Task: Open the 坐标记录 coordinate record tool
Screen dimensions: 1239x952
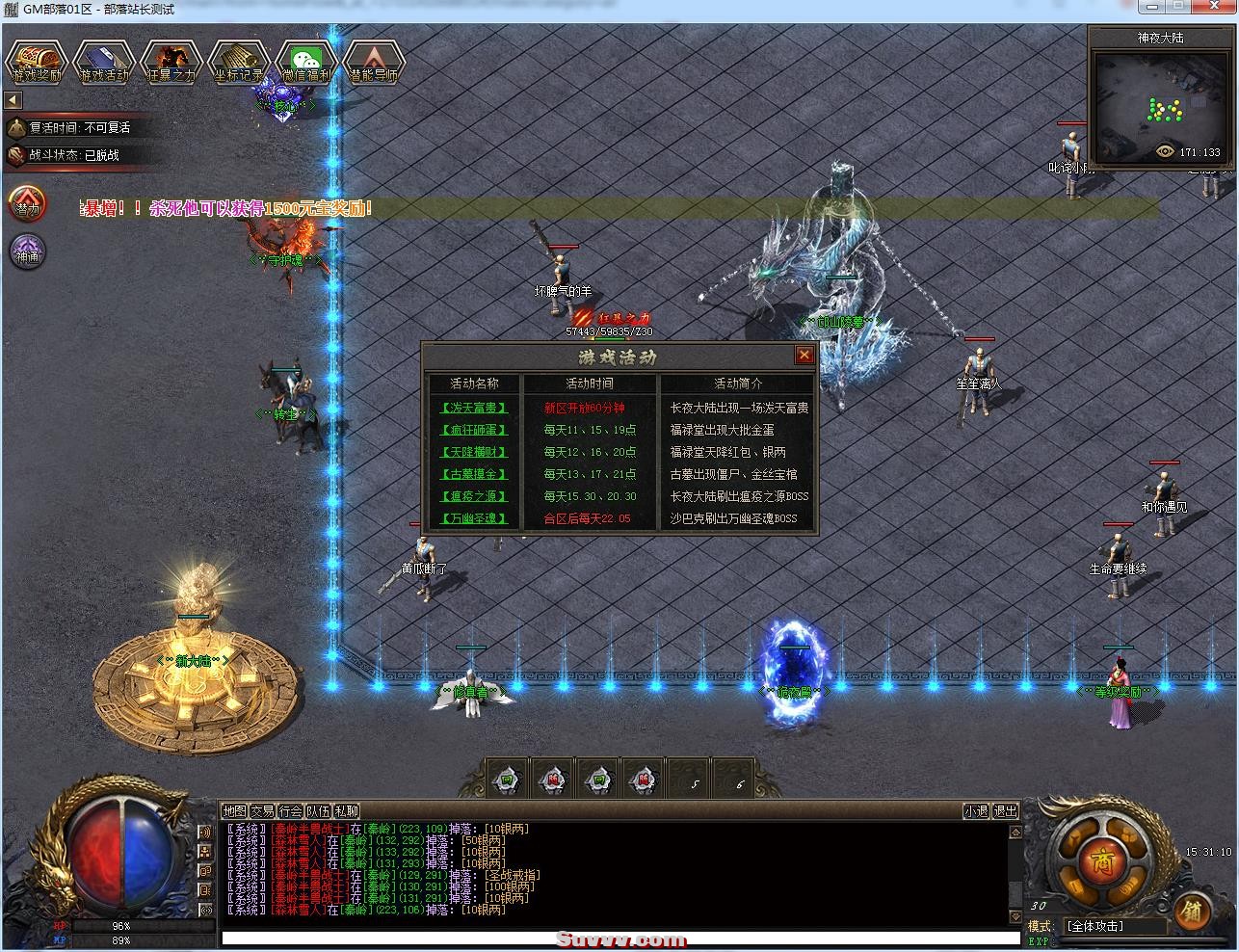Action: (x=238, y=63)
